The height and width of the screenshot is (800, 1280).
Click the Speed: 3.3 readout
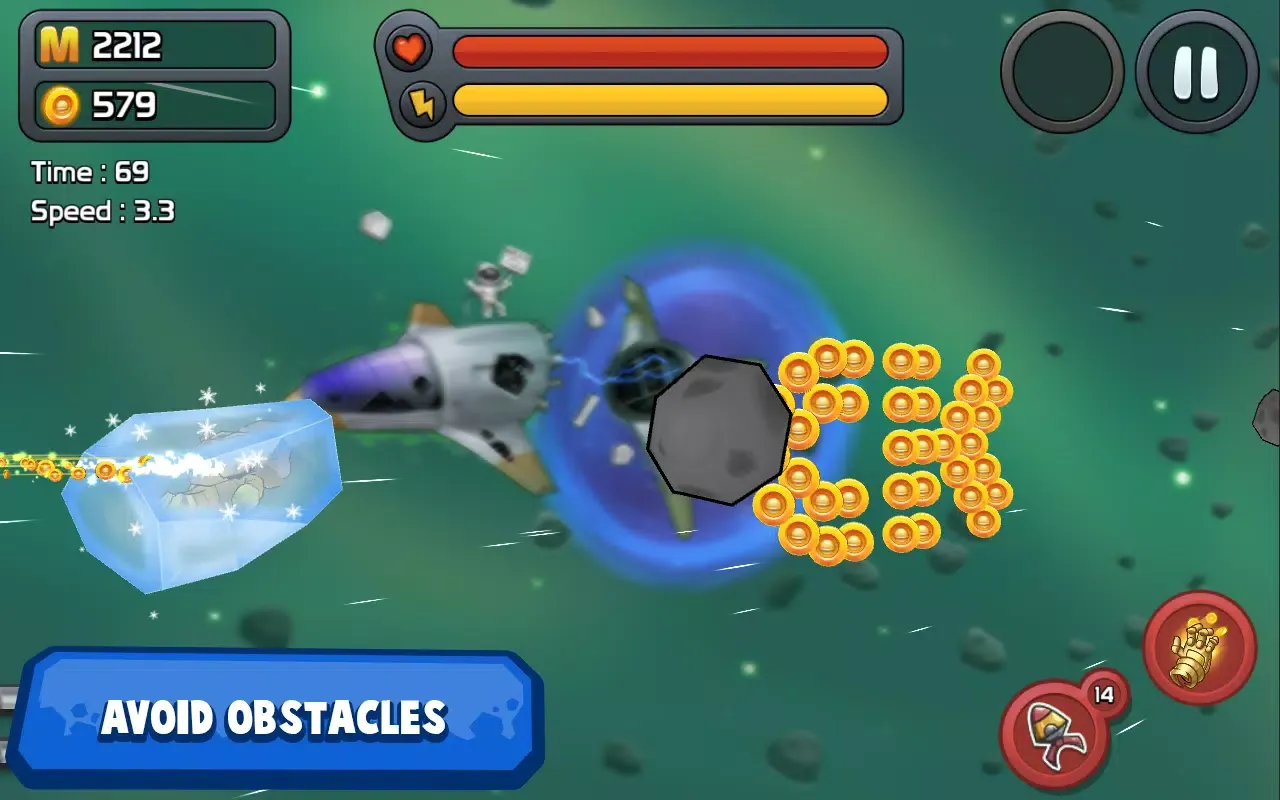tap(100, 211)
